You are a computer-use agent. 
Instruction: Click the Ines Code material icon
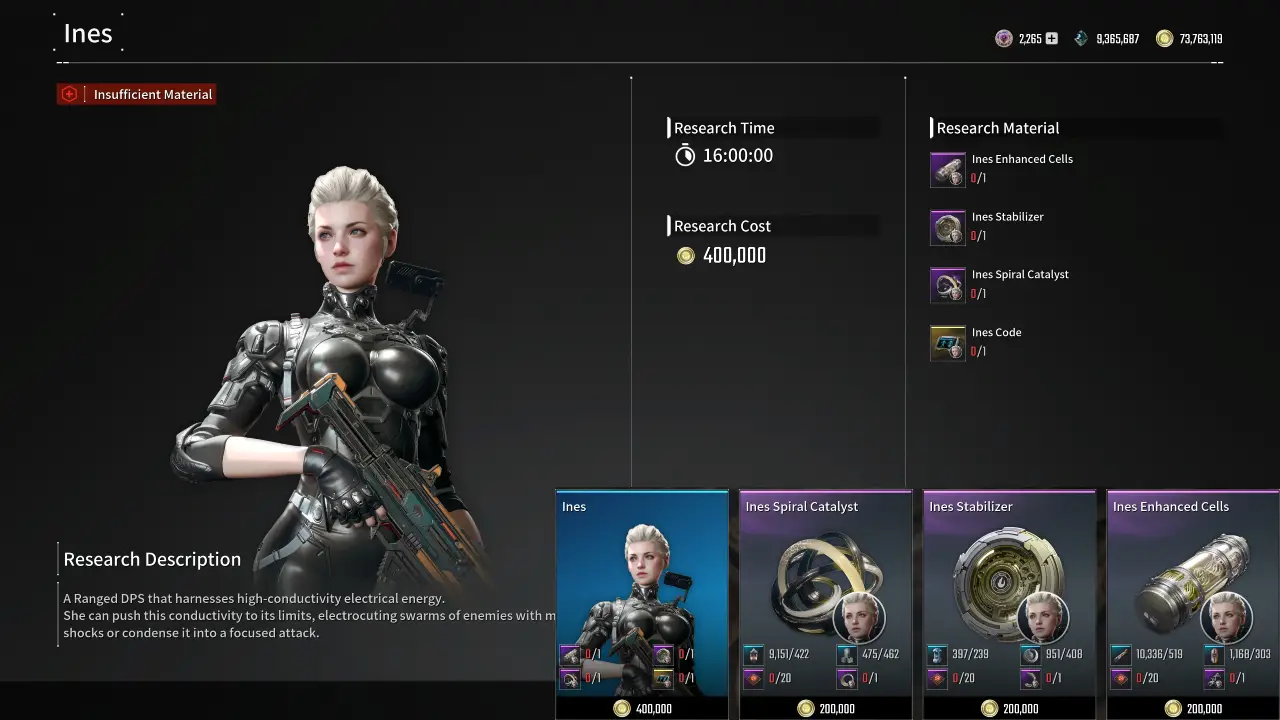(x=947, y=343)
